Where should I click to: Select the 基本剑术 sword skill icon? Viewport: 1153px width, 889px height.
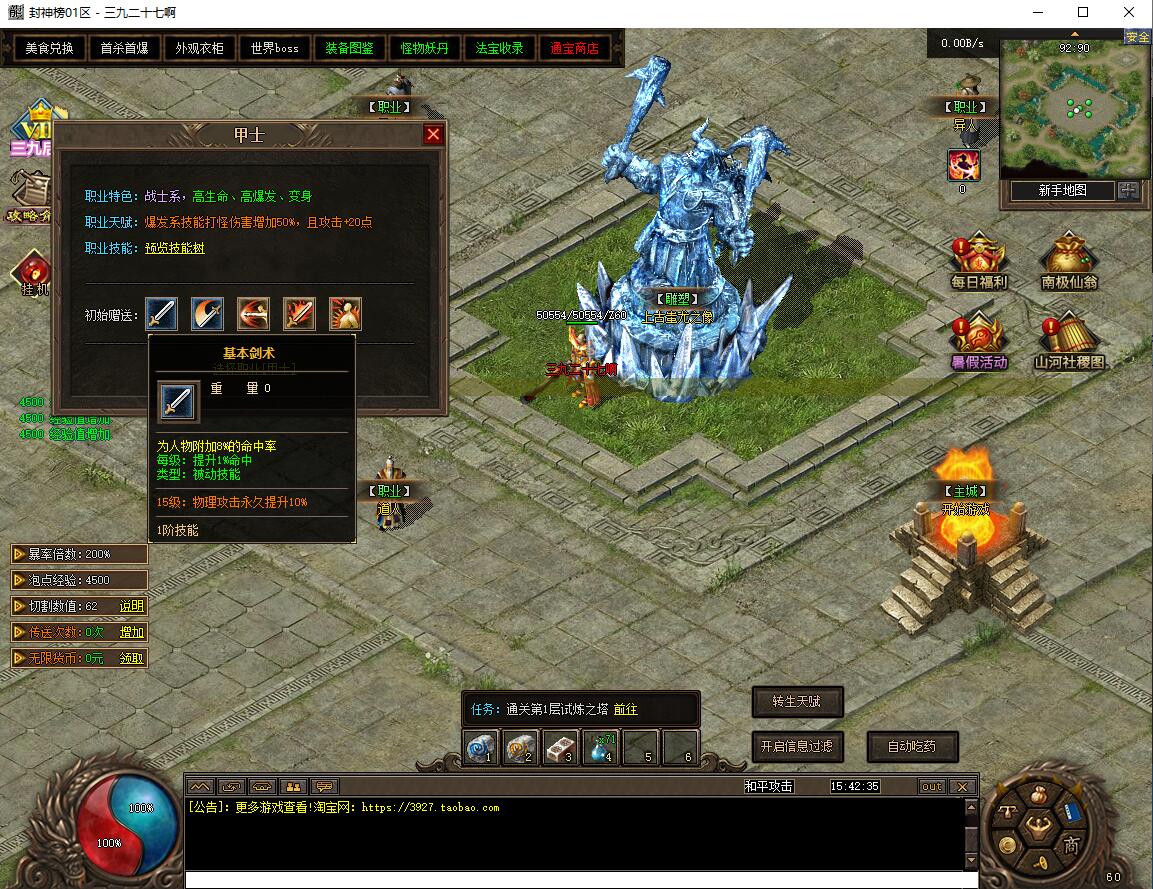pyautogui.click(x=161, y=314)
